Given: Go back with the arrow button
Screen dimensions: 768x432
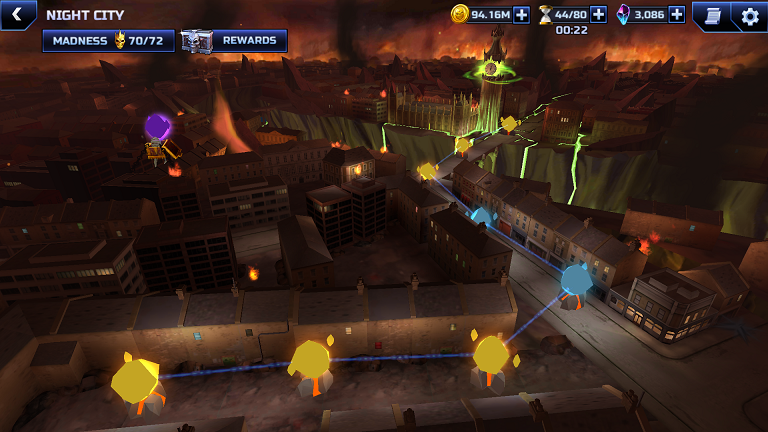Looking at the screenshot, I should pos(16,15).
